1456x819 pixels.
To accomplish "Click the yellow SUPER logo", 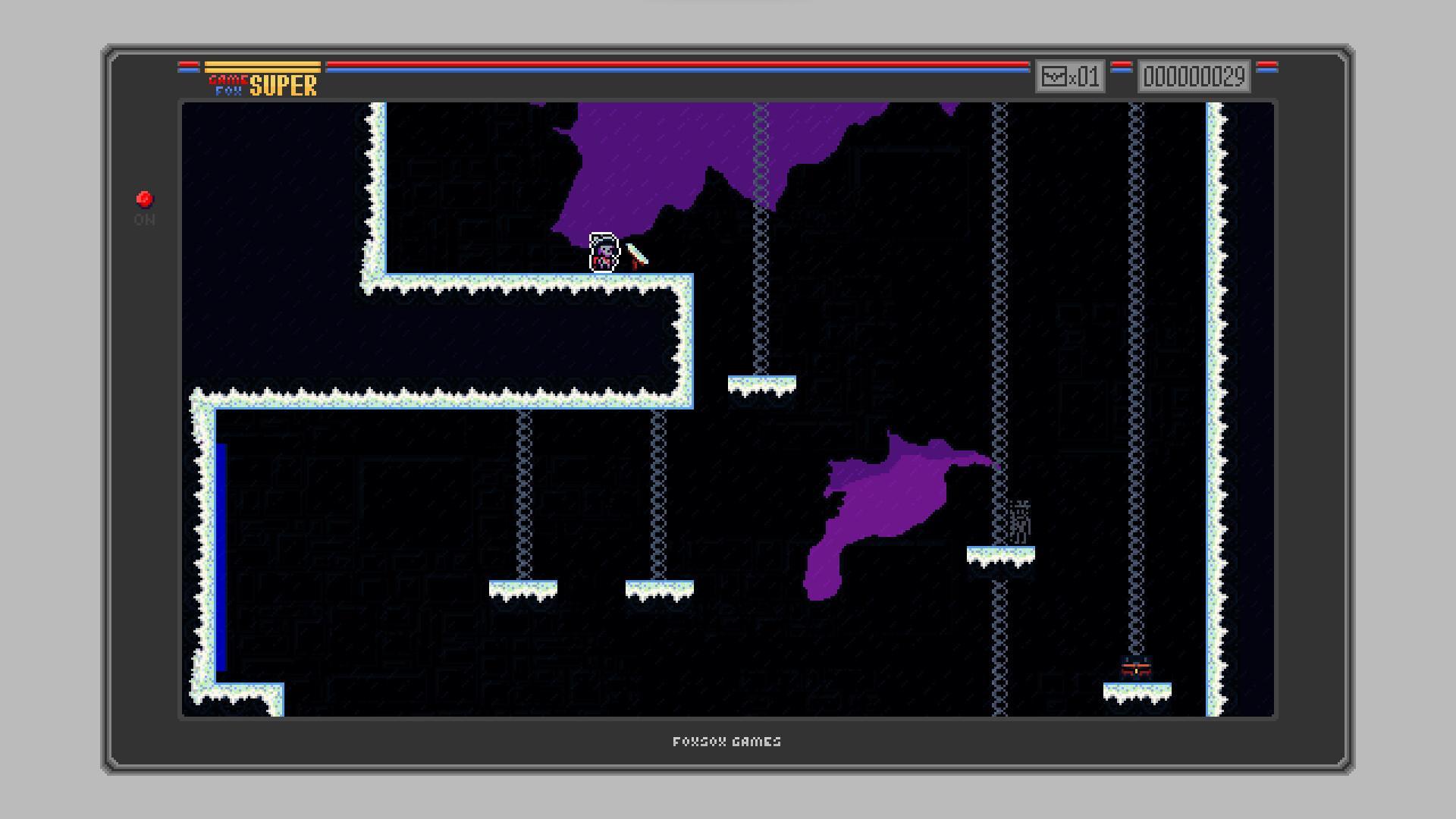I will click(284, 86).
